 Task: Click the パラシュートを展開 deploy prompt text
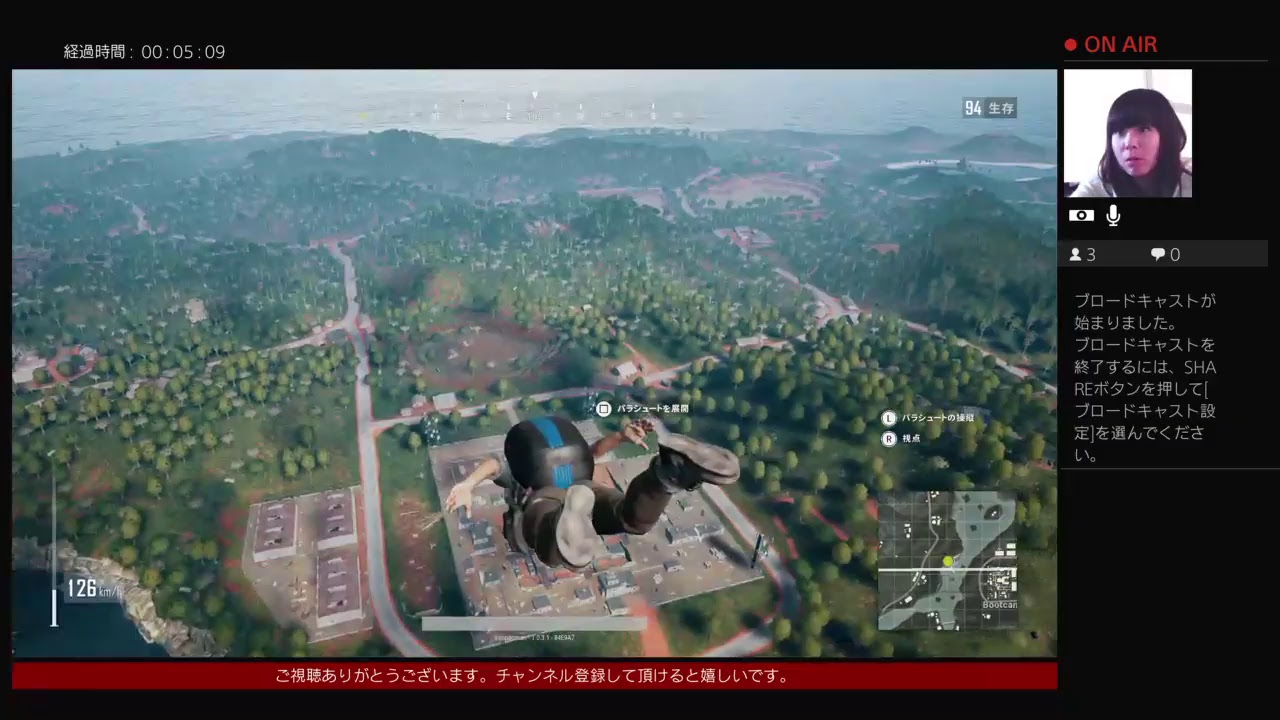[655, 408]
